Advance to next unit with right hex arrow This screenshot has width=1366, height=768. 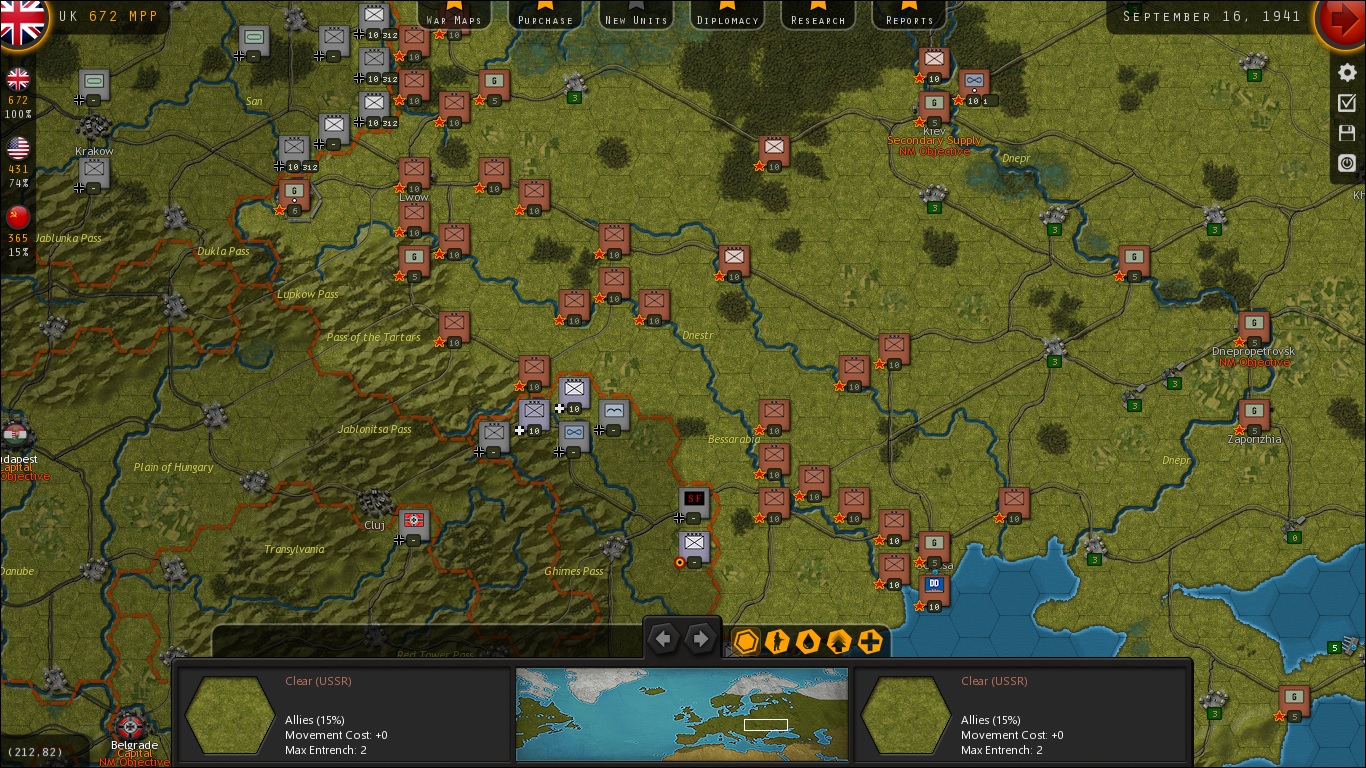[x=700, y=637]
